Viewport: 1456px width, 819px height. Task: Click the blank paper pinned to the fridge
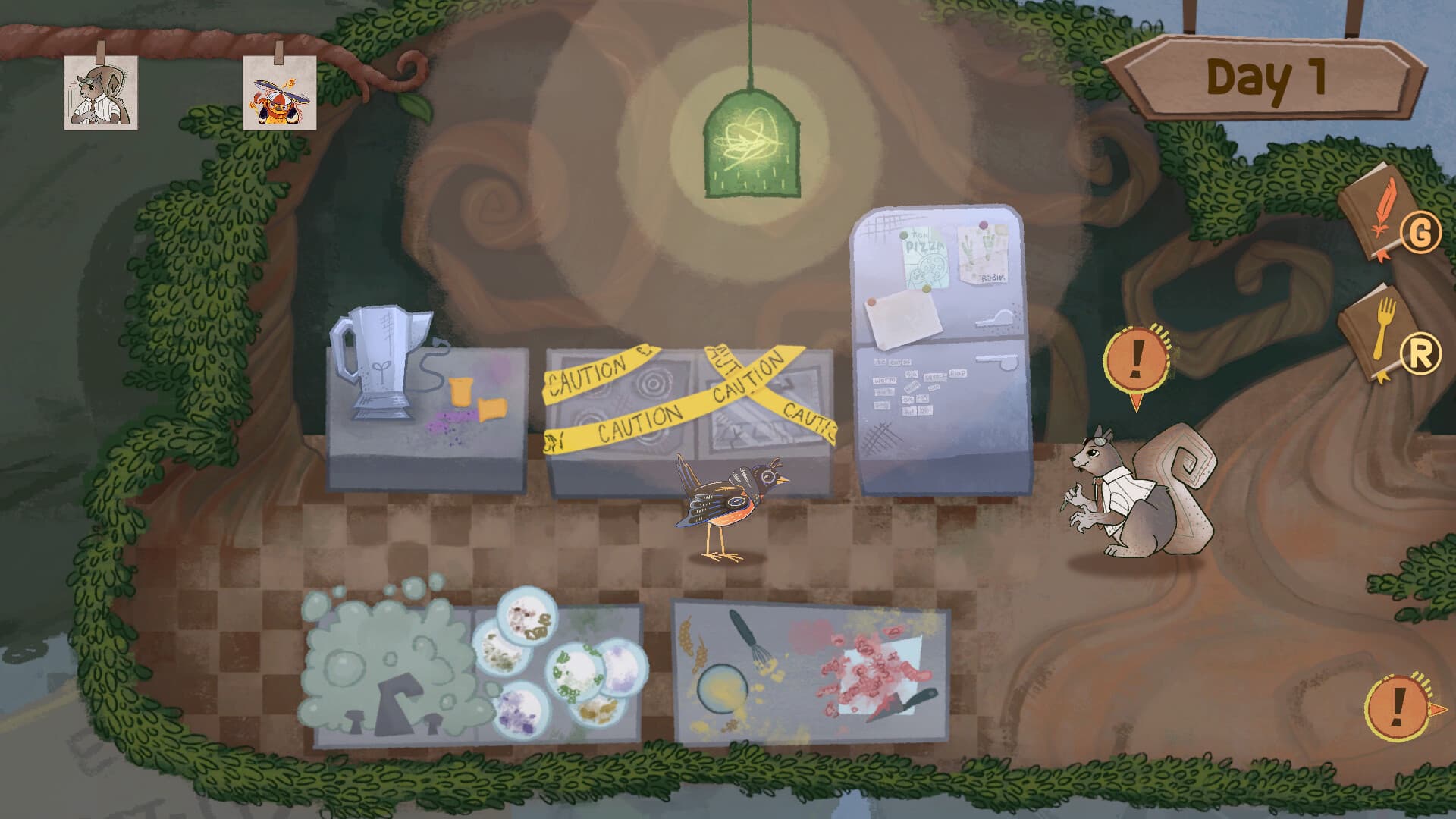point(904,318)
